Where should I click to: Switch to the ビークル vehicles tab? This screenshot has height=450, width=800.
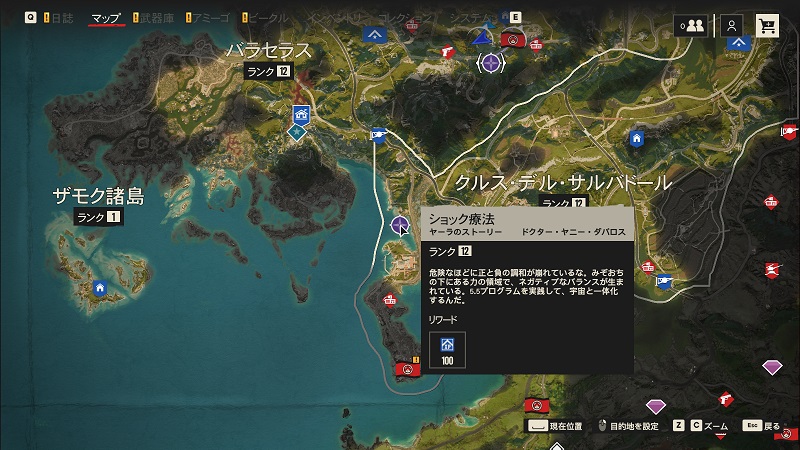268,18
